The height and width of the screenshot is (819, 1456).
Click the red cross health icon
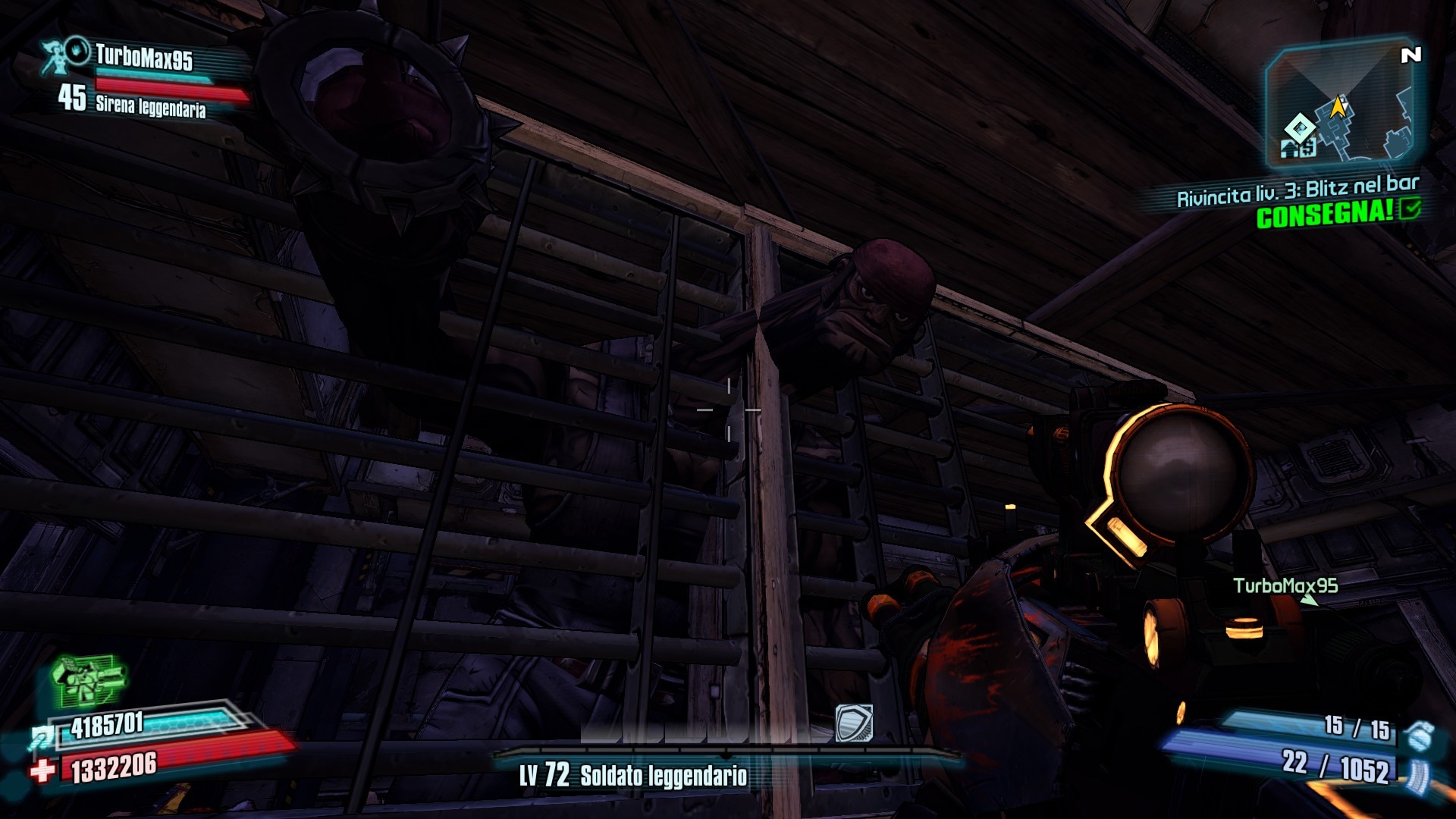click(x=43, y=771)
